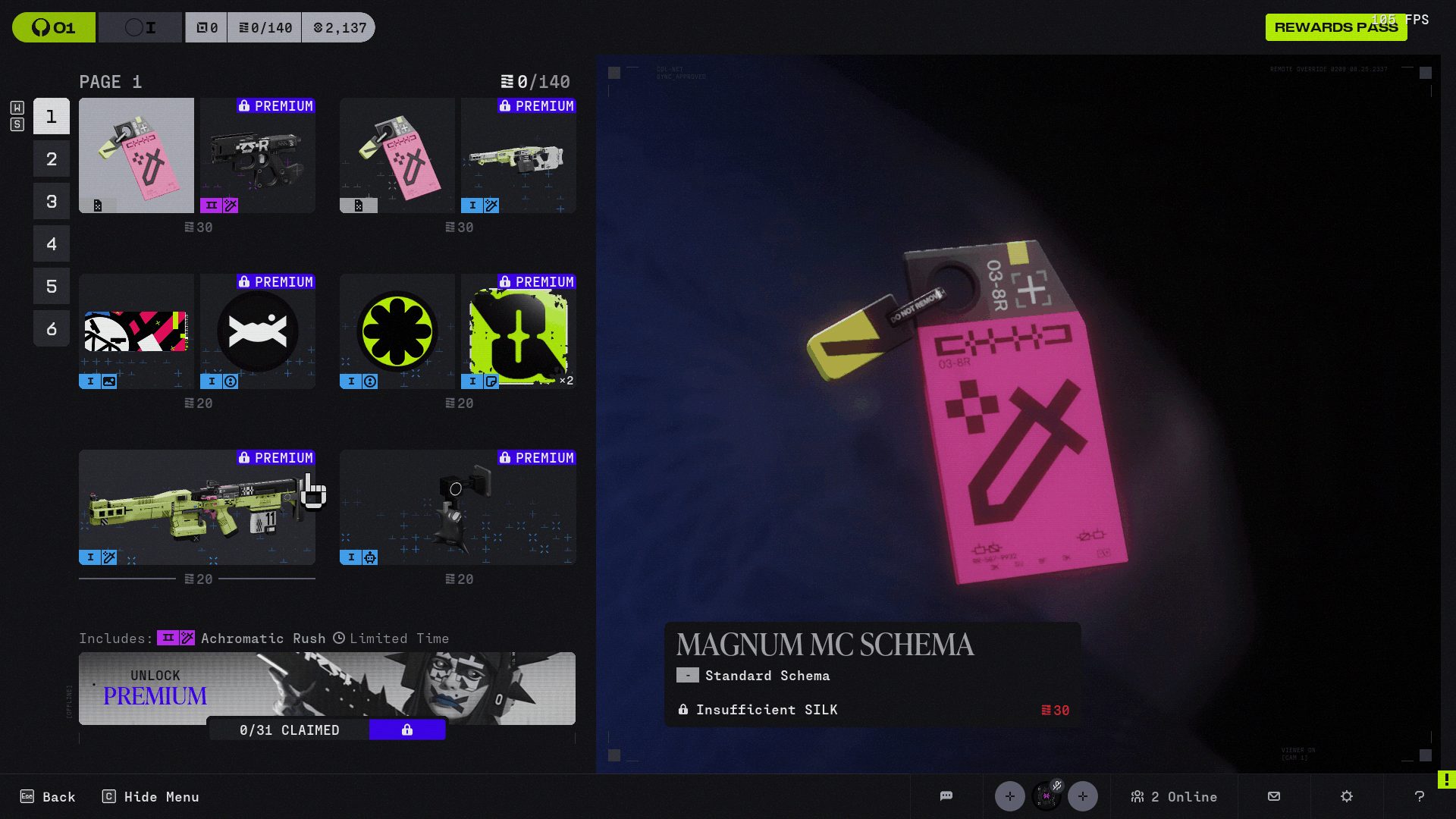Select the lime green flower emblem
The image size is (1456, 819).
[x=397, y=331]
